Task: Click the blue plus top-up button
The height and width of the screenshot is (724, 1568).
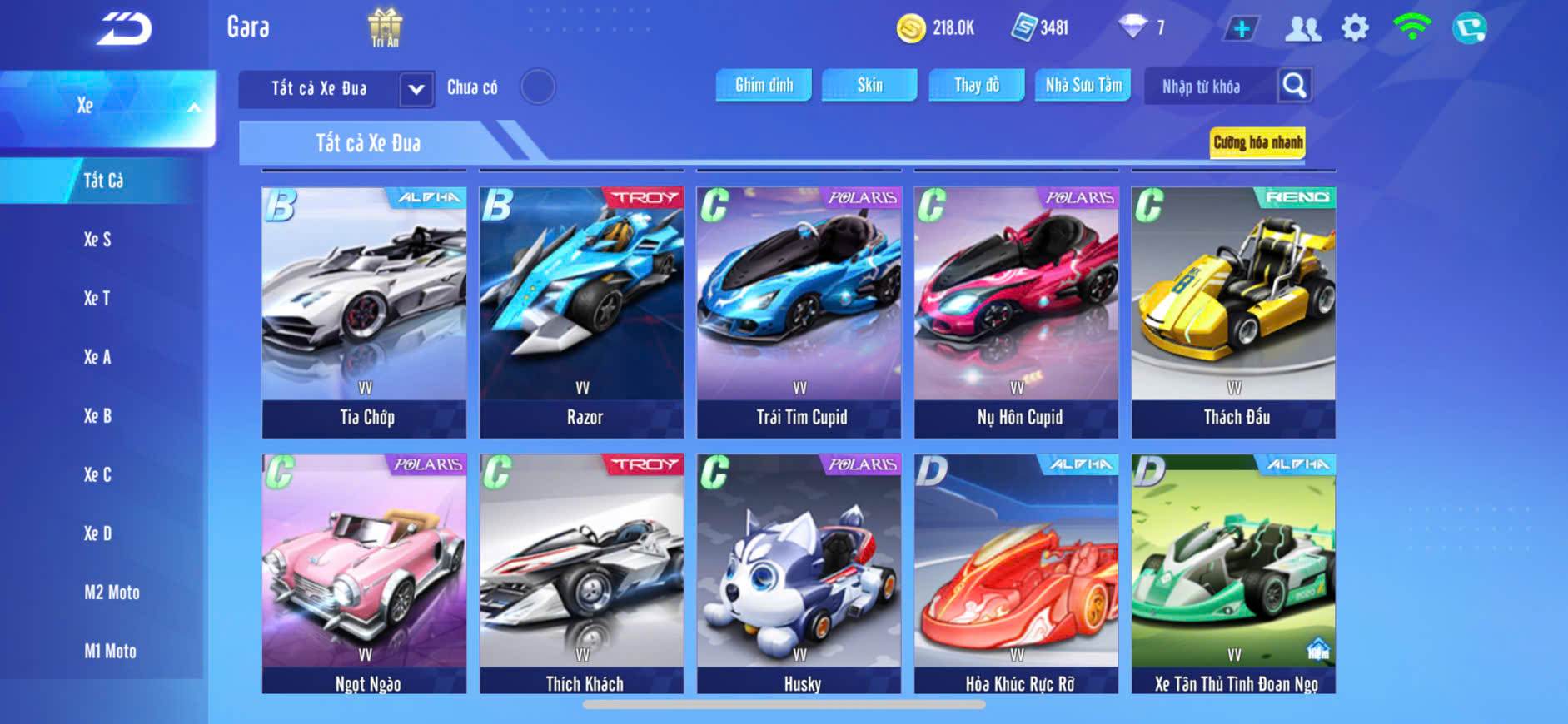Action: pyautogui.click(x=1241, y=29)
